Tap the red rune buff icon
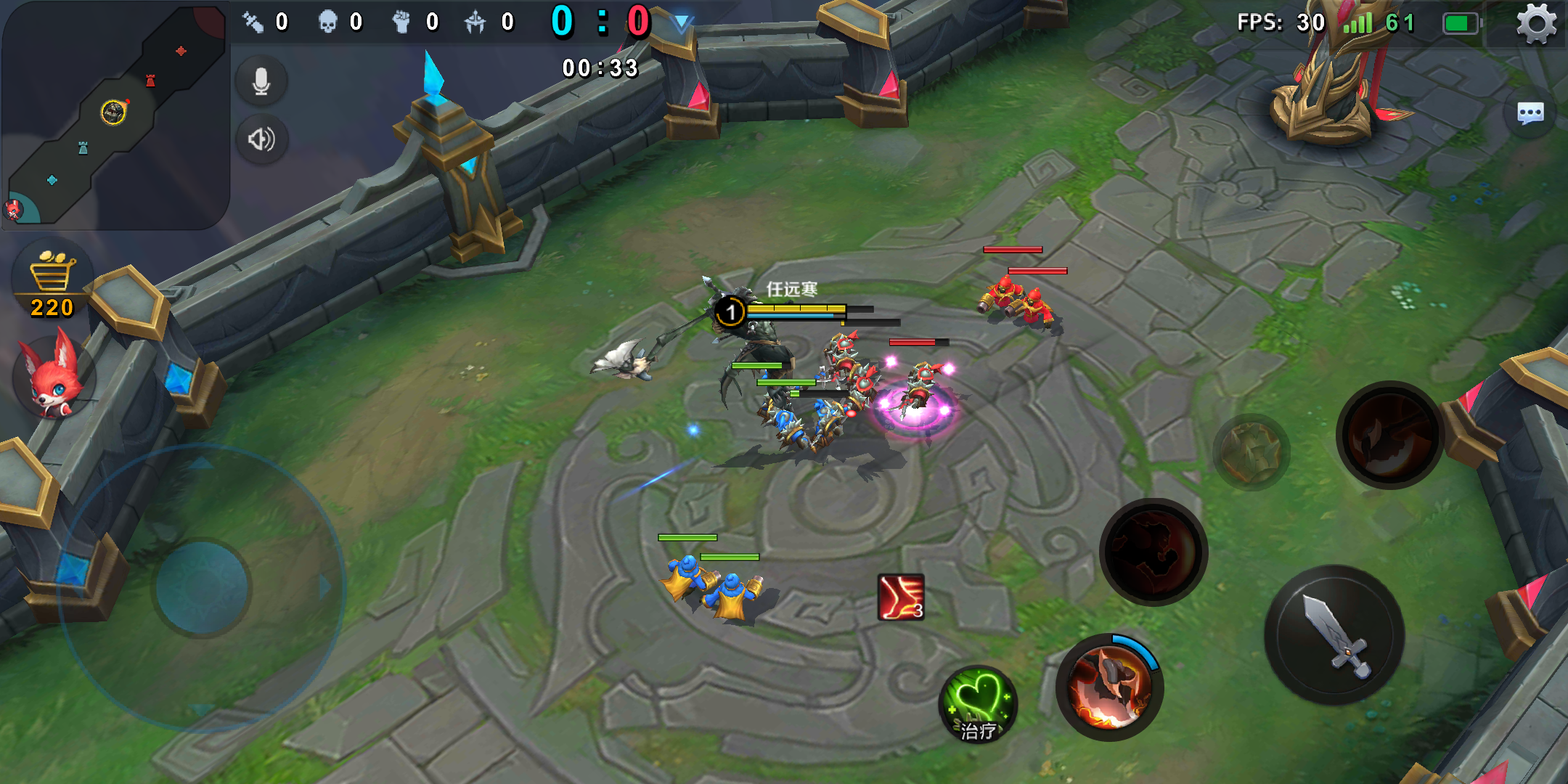The width and height of the screenshot is (1568, 784). tap(901, 597)
